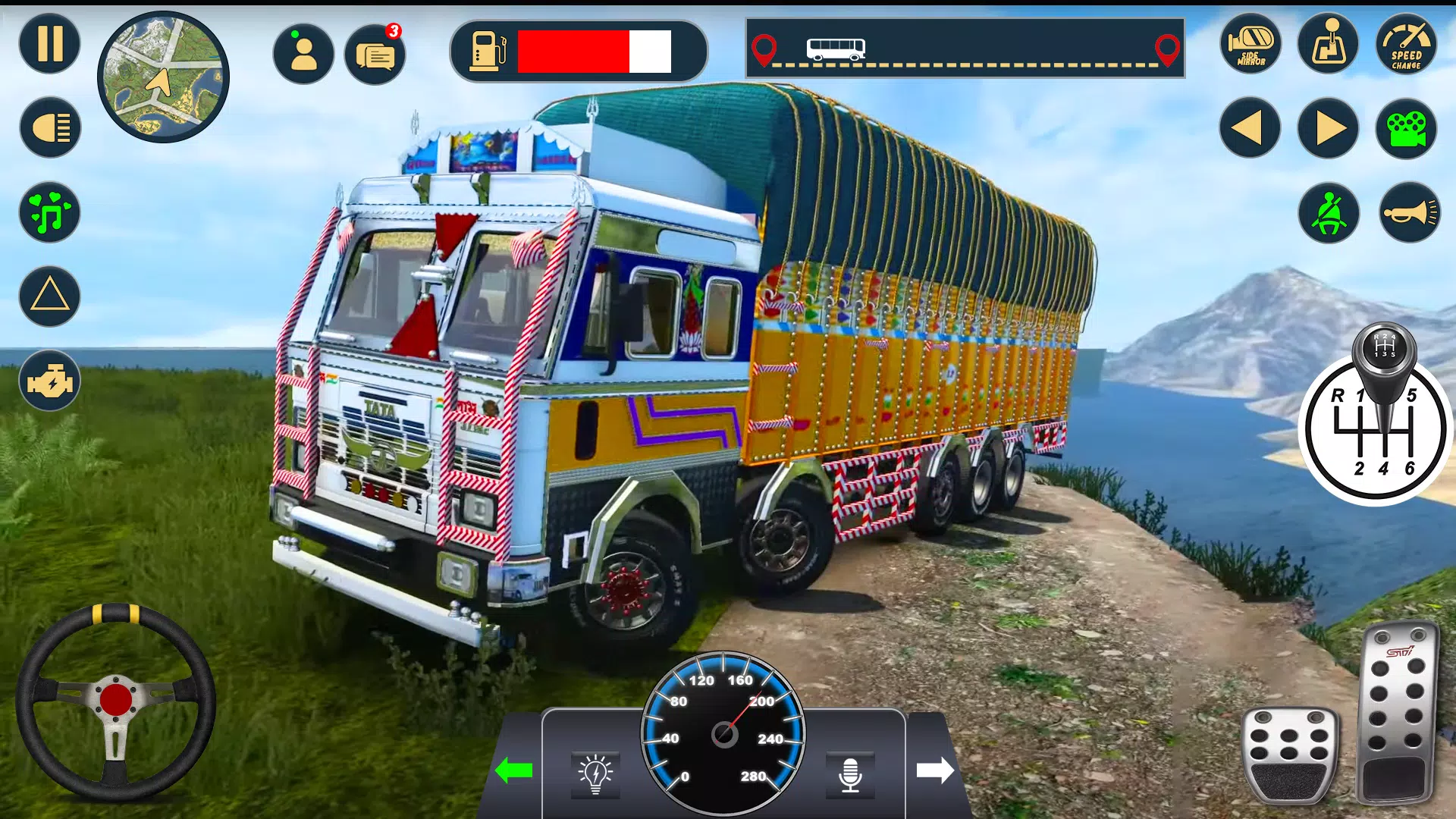This screenshot has width=1456, height=819.
Task: Tap the green music notes icon
Action: [50, 212]
